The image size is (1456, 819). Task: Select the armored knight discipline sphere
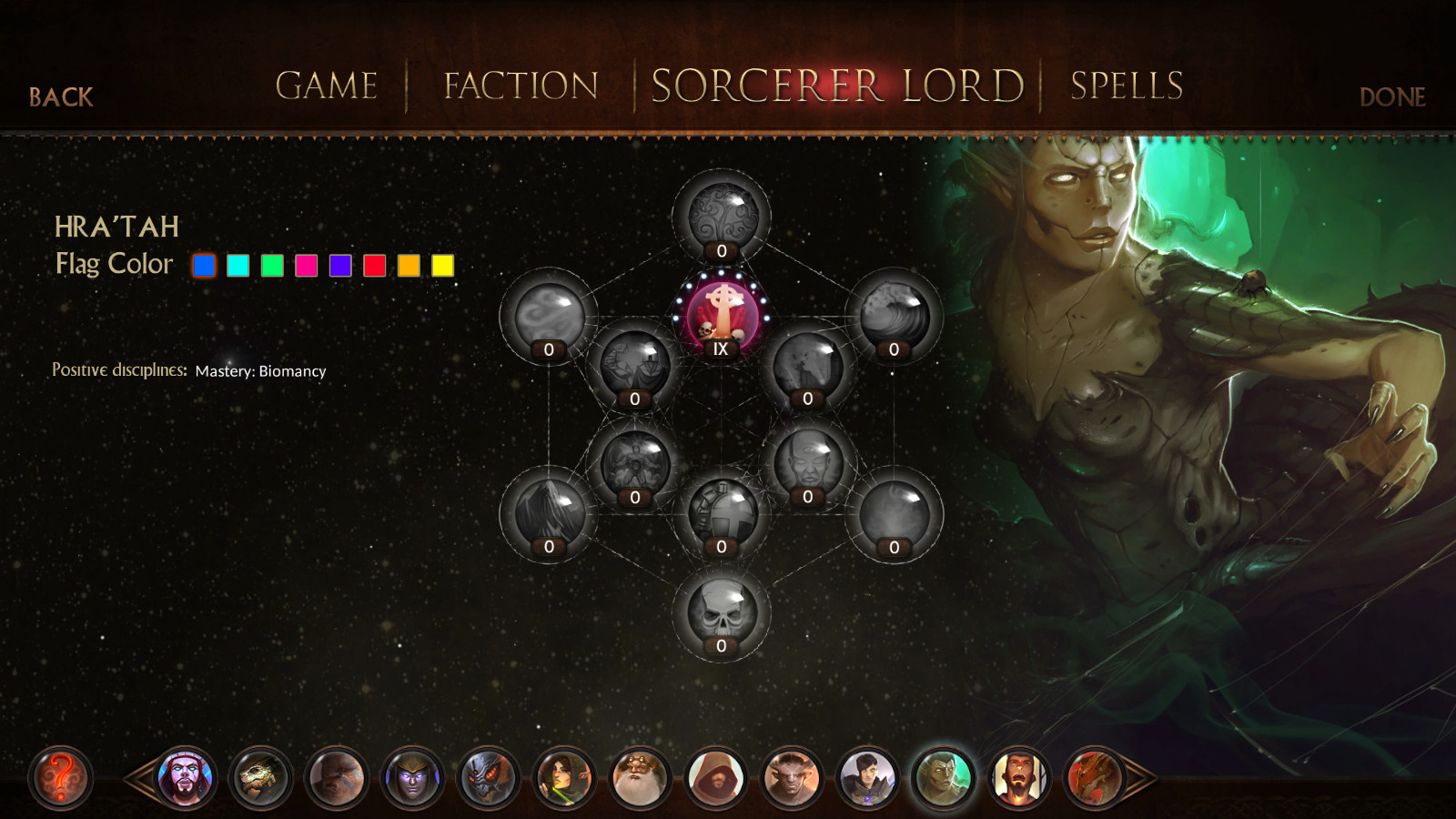point(721,515)
